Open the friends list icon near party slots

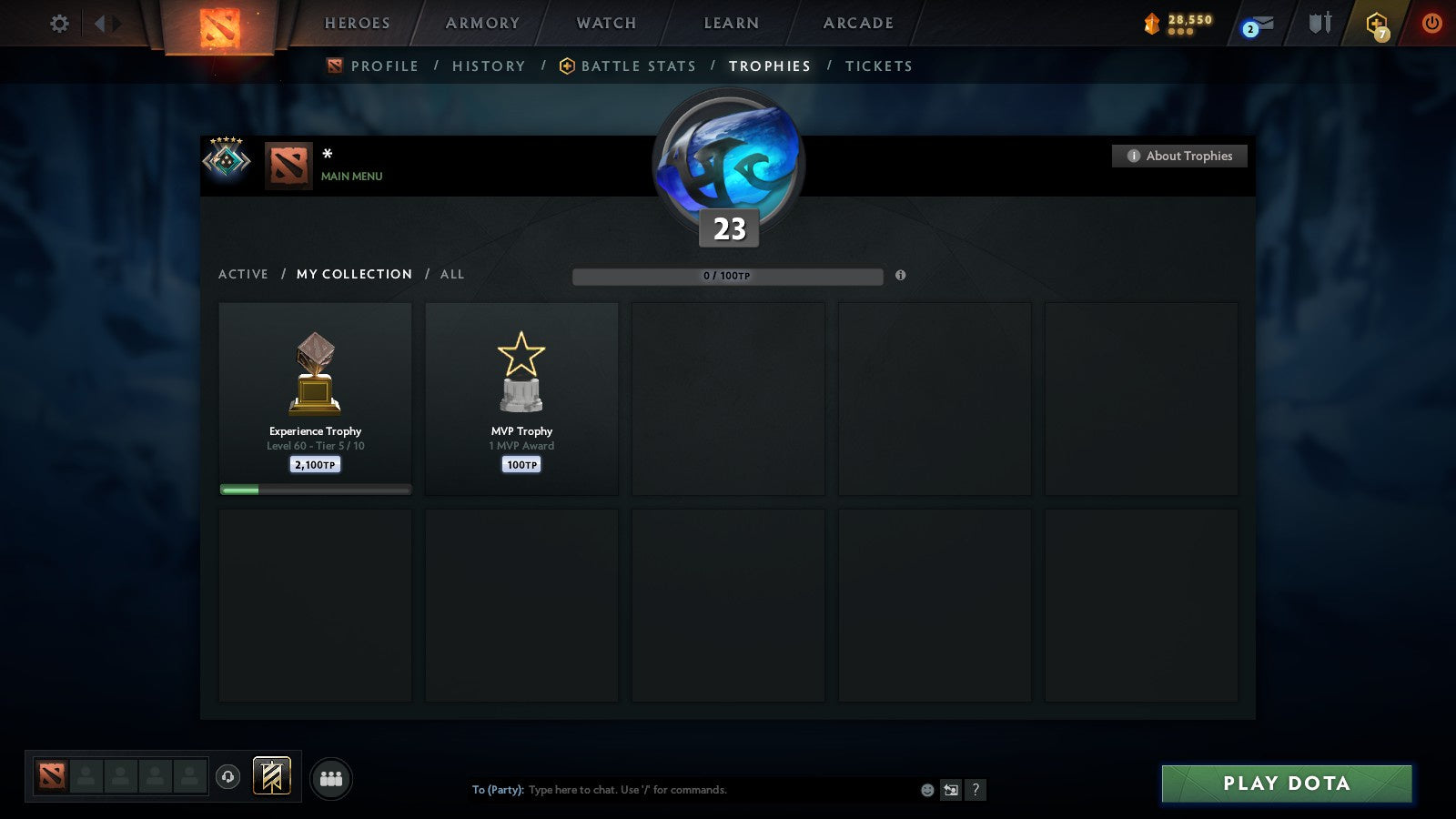(x=331, y=779)
